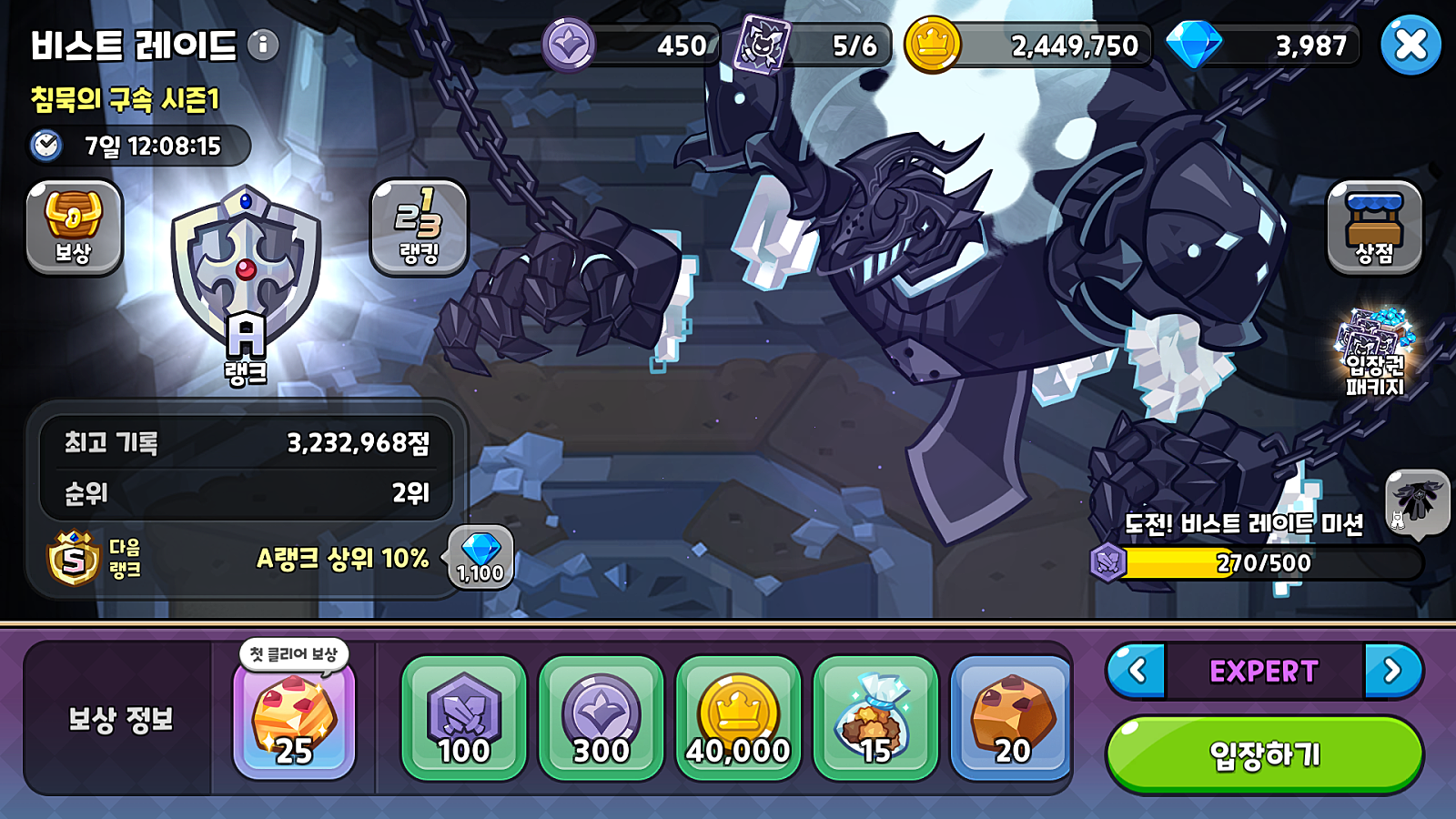Open the info icon beside 비스트 레이드
Viewport: 1456px width, 819px height.
point(263,45)
